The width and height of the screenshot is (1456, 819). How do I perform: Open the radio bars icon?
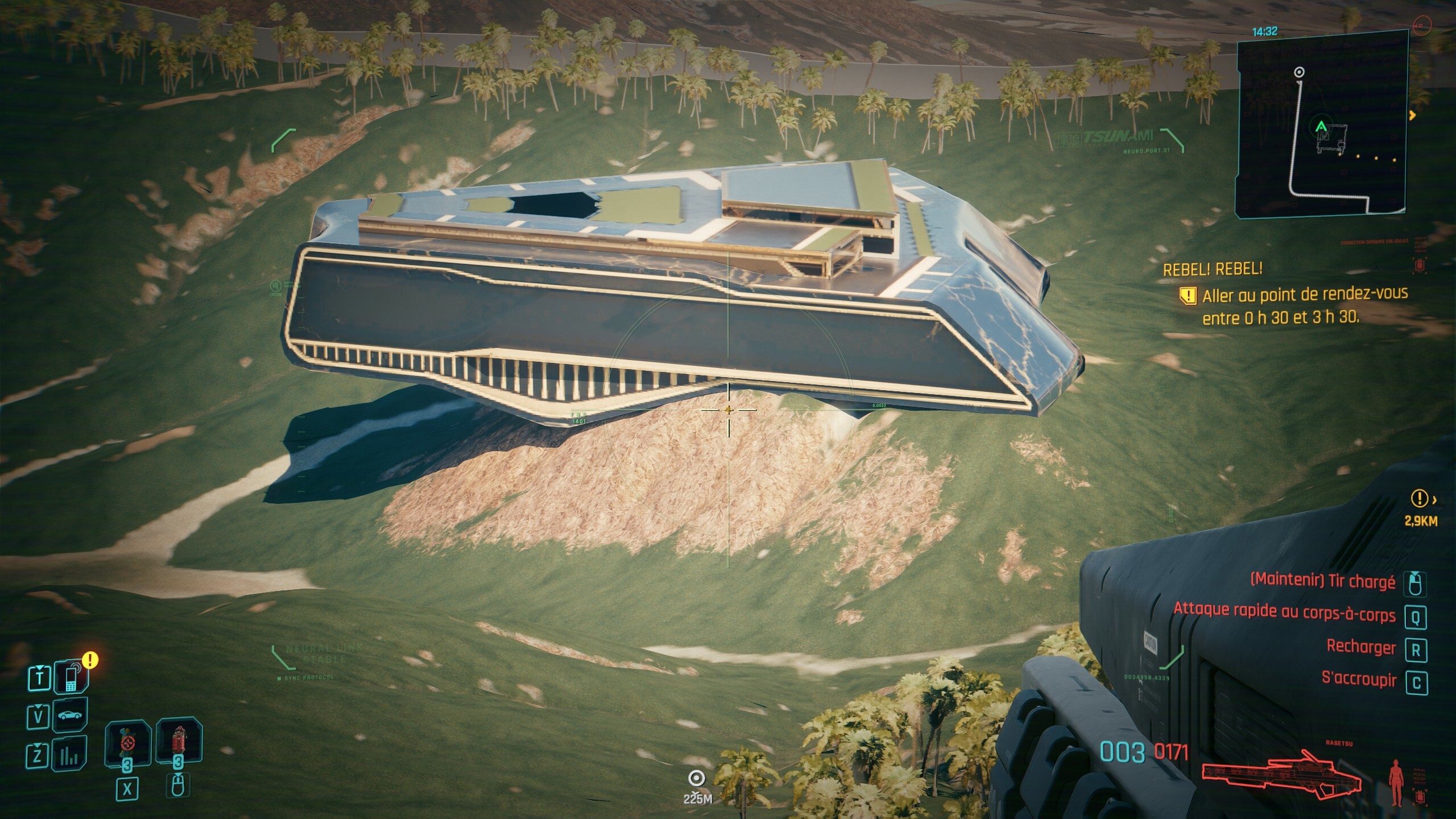tap(69, 755)
